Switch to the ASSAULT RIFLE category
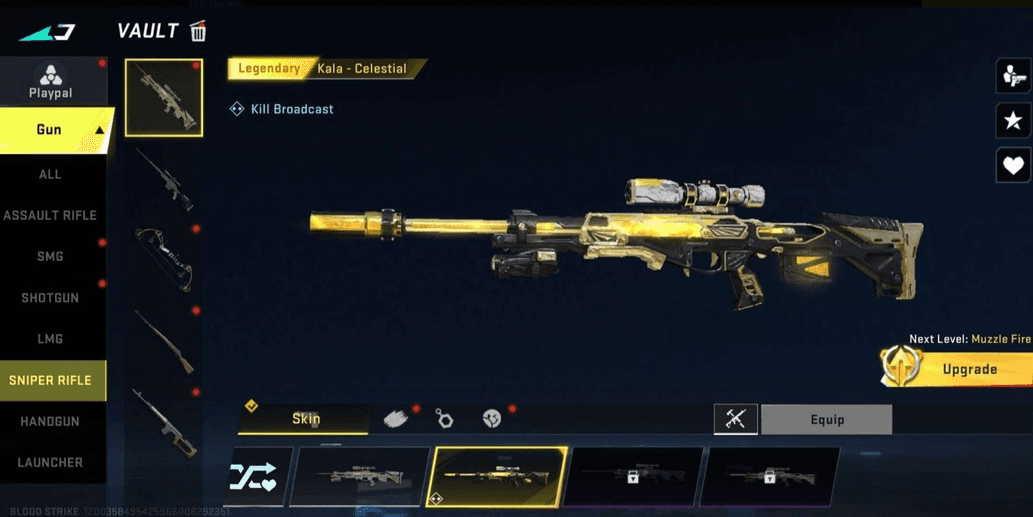Screen dimensions: 1033x517 click(x=50, y=215)
